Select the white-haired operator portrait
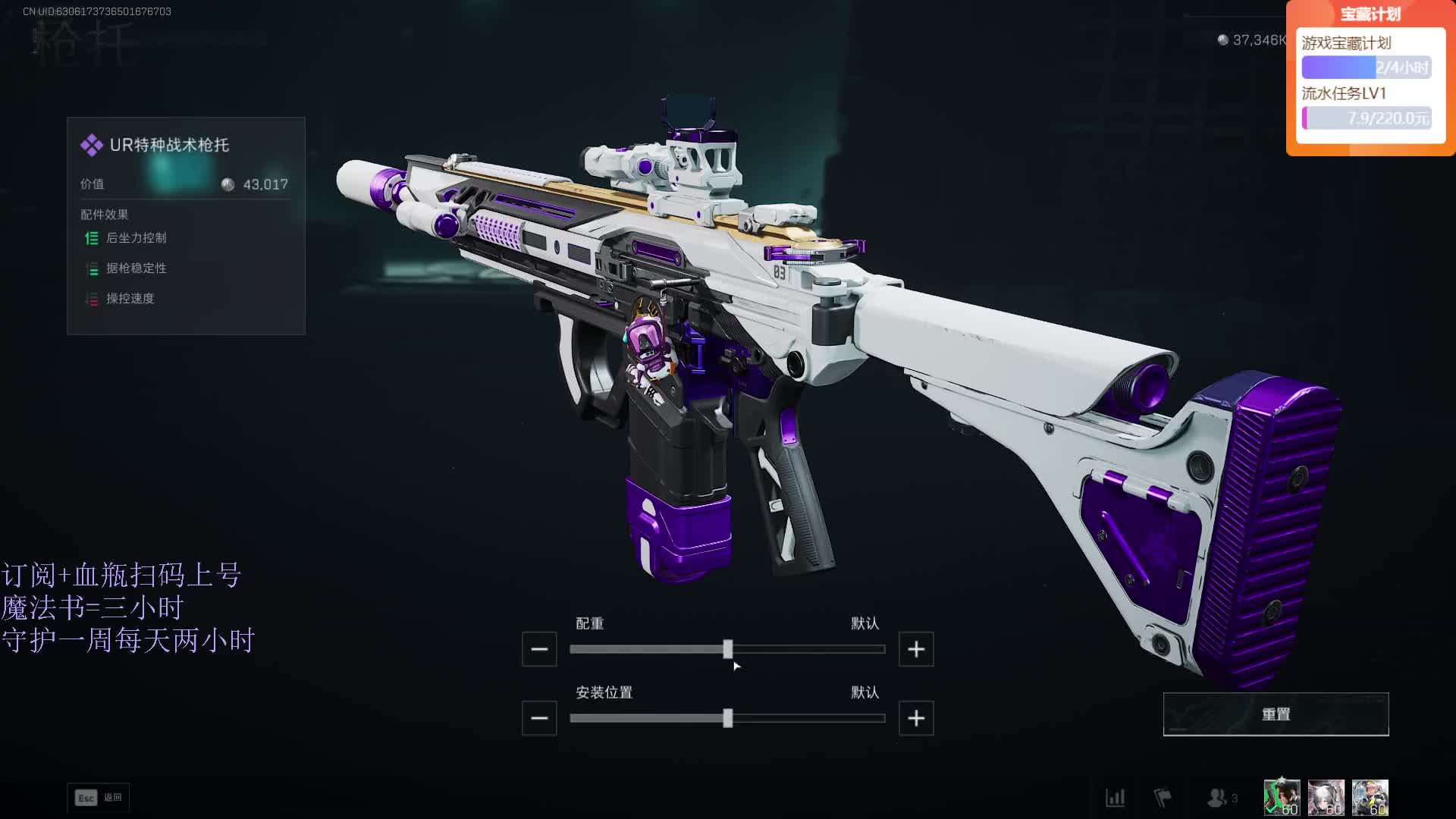 pyautogui.click(x=1326, y=798)
